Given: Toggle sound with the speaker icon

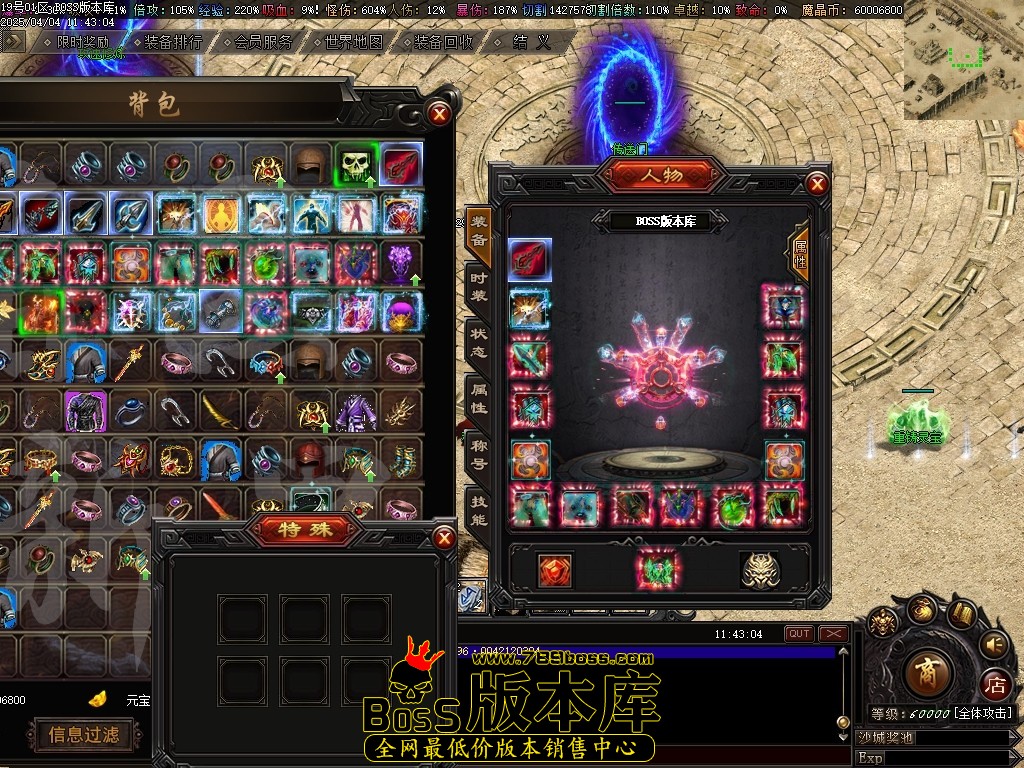Looking at the screenshot, I should (994, 643).
